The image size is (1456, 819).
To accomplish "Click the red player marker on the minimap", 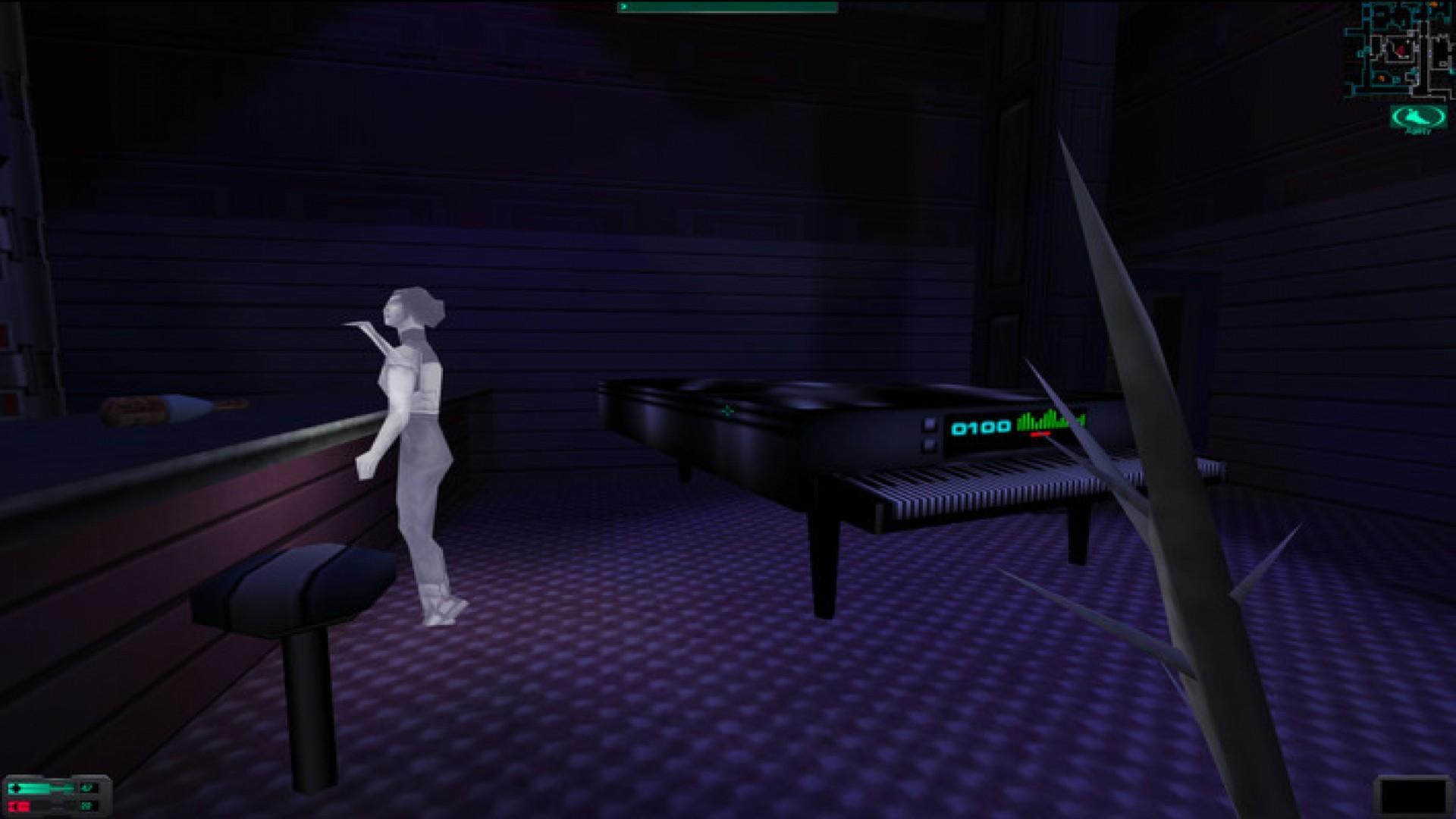I will pos(1401,51).
